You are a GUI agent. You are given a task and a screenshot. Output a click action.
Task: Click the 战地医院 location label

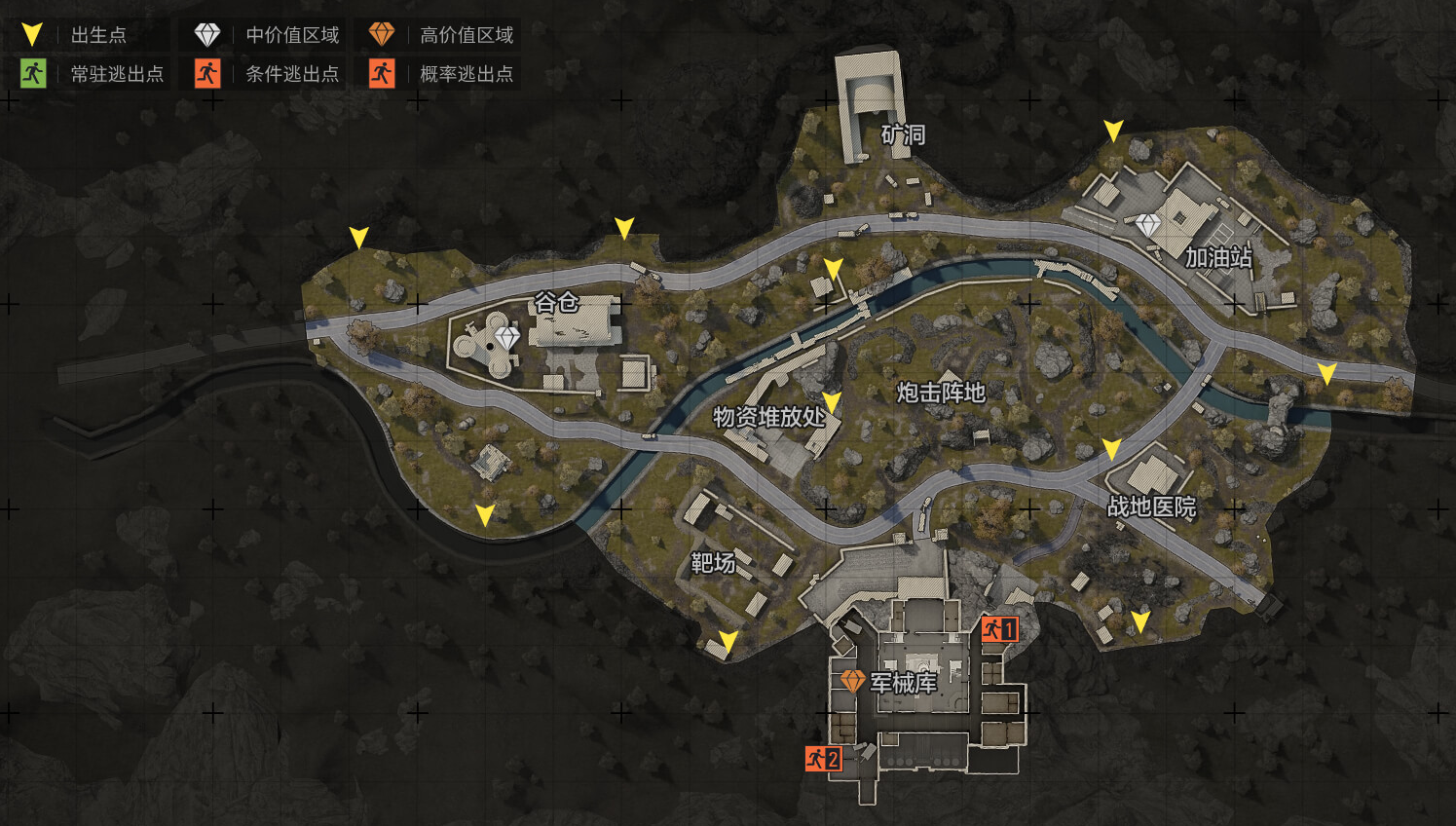1151,507
